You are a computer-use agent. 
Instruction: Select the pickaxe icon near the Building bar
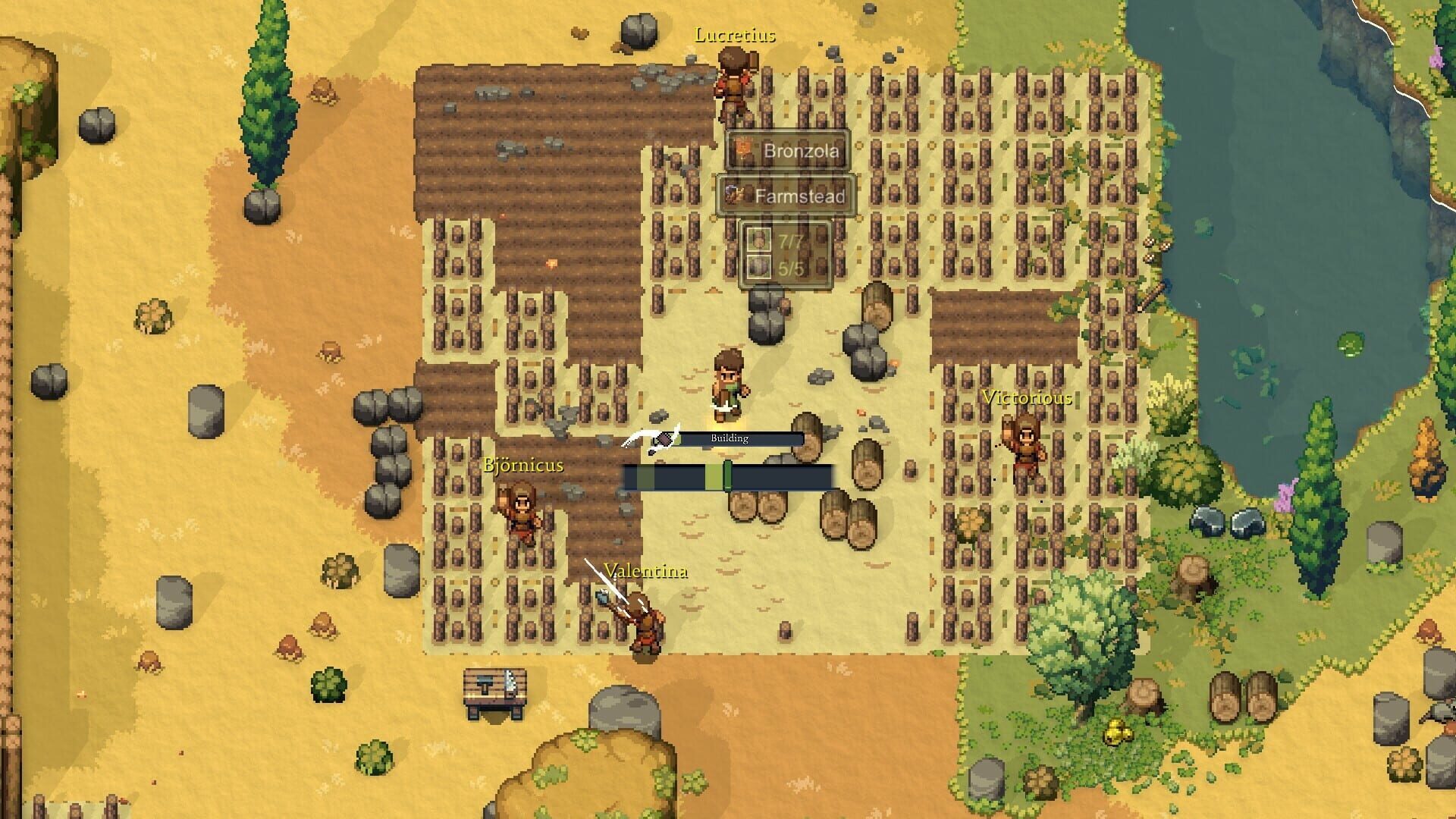[x=662, y=438]
